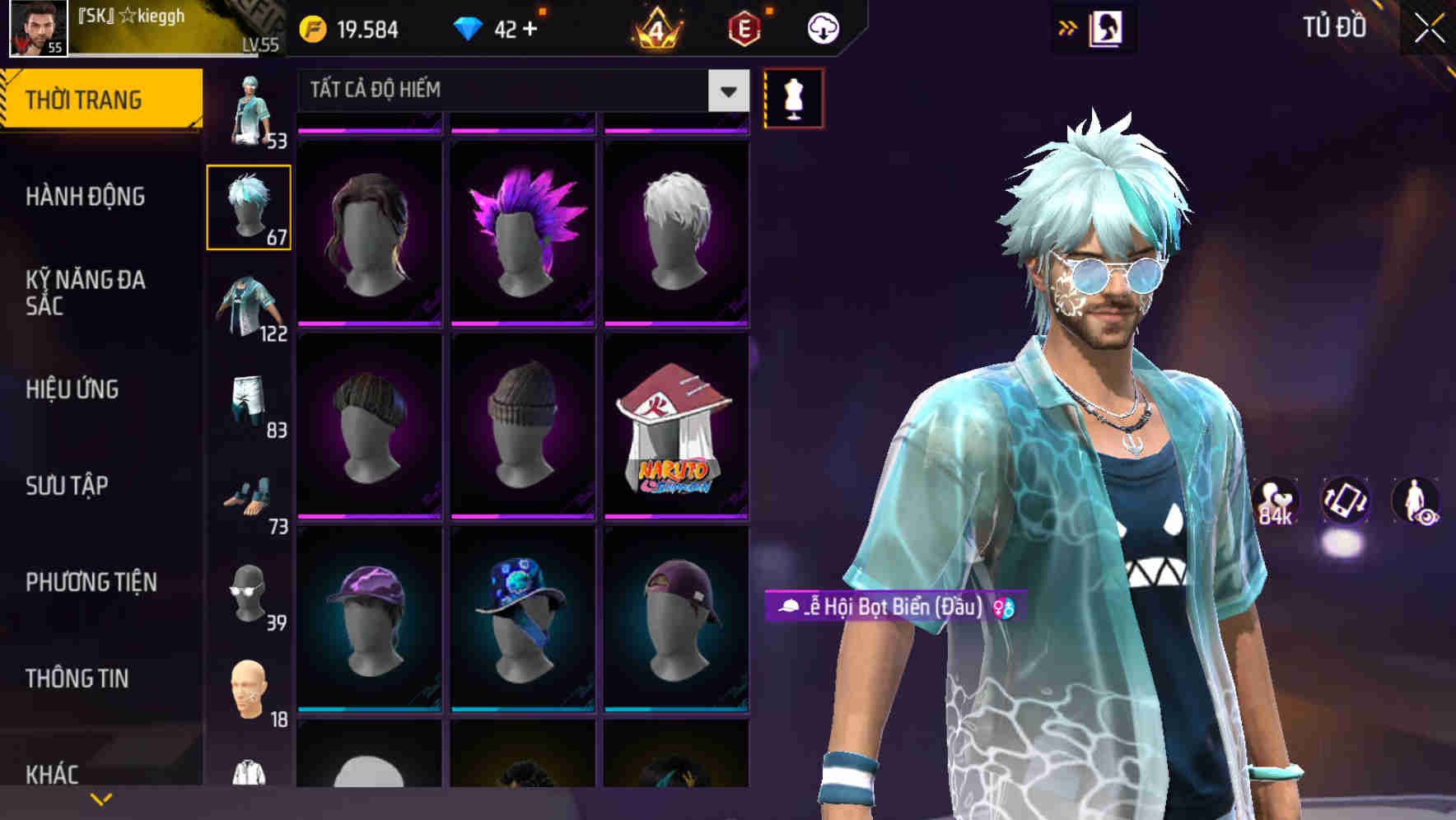This screenshot has height=820, width=1456.
Task: Click the mannequin outfit preview icon
Action: tap(793, 97)
